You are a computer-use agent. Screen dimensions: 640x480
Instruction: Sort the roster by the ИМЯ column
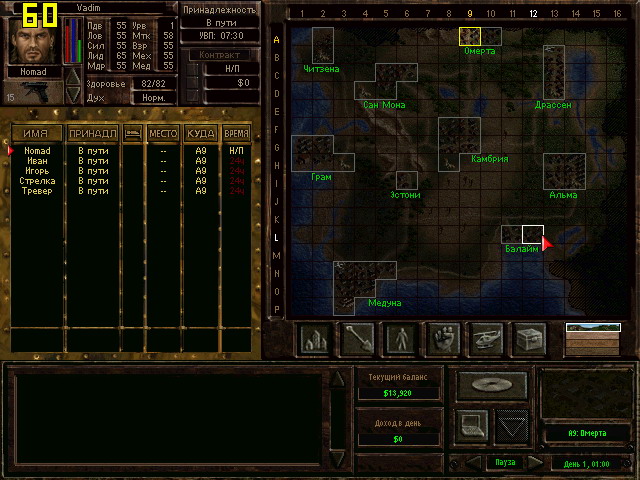36,133
